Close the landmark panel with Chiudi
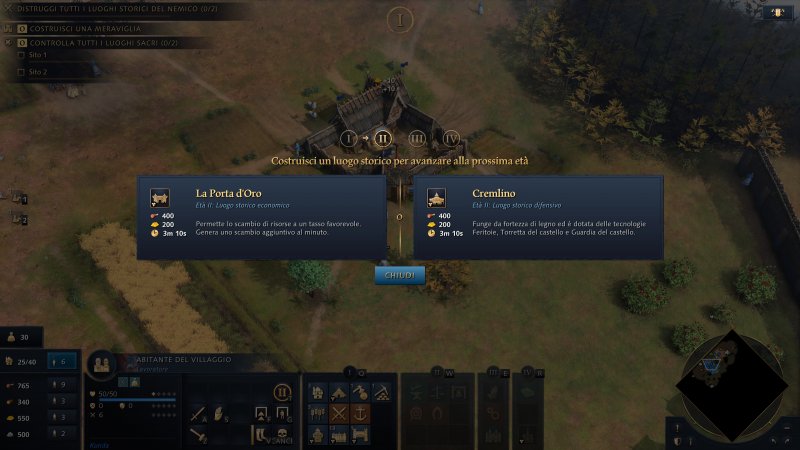This screenshot has height=450, width=800. (399, 275)
